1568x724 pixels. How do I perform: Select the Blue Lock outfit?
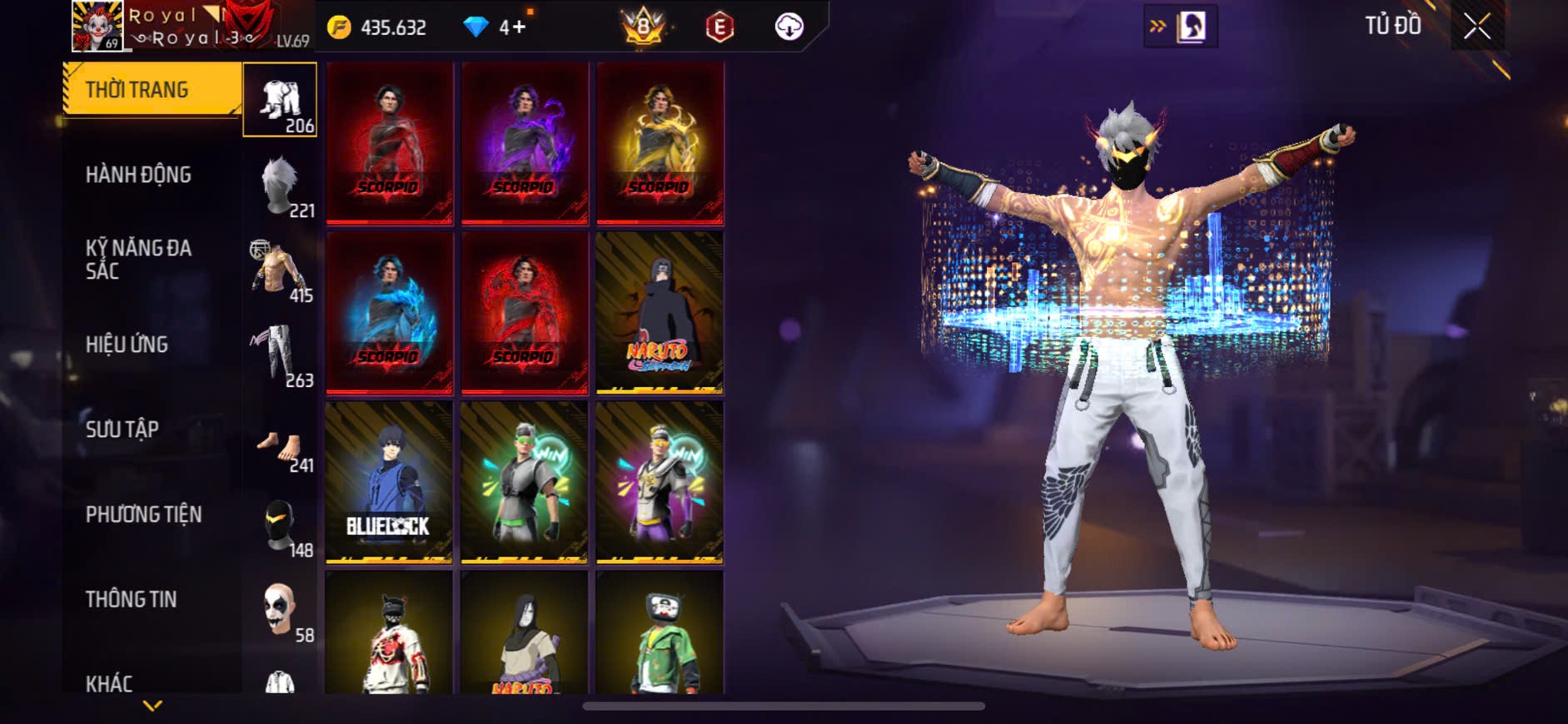[x=389, y=483]
